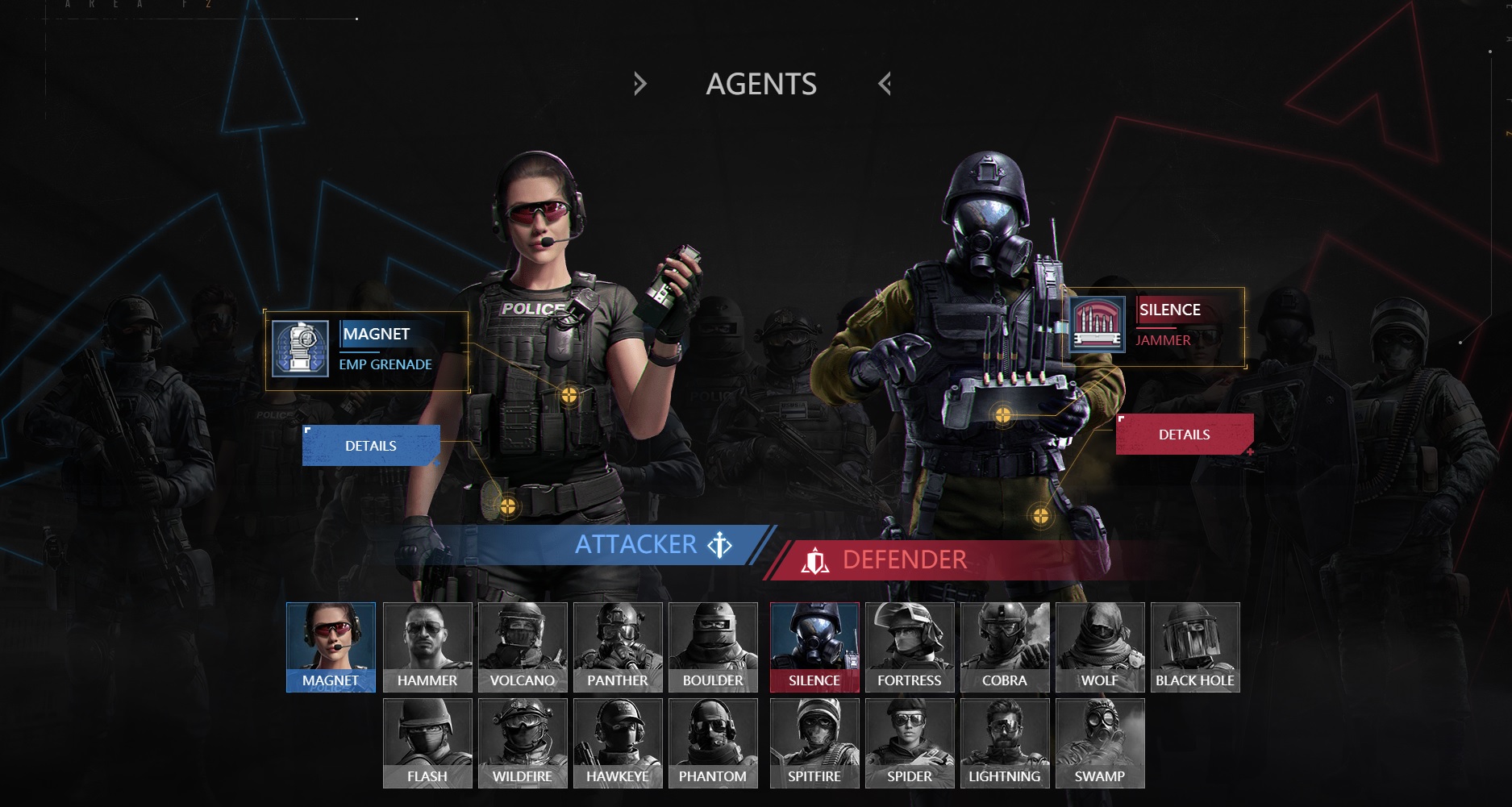Open Silence's red Details button
Viewport: 1512px width, 807px height.
coord(1184,435)
